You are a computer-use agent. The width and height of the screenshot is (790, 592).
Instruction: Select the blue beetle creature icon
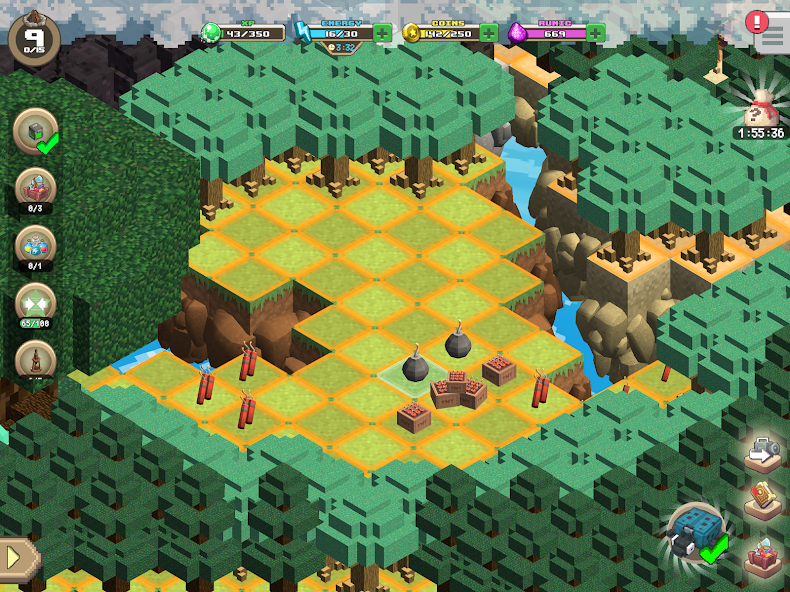coord(698,530)
